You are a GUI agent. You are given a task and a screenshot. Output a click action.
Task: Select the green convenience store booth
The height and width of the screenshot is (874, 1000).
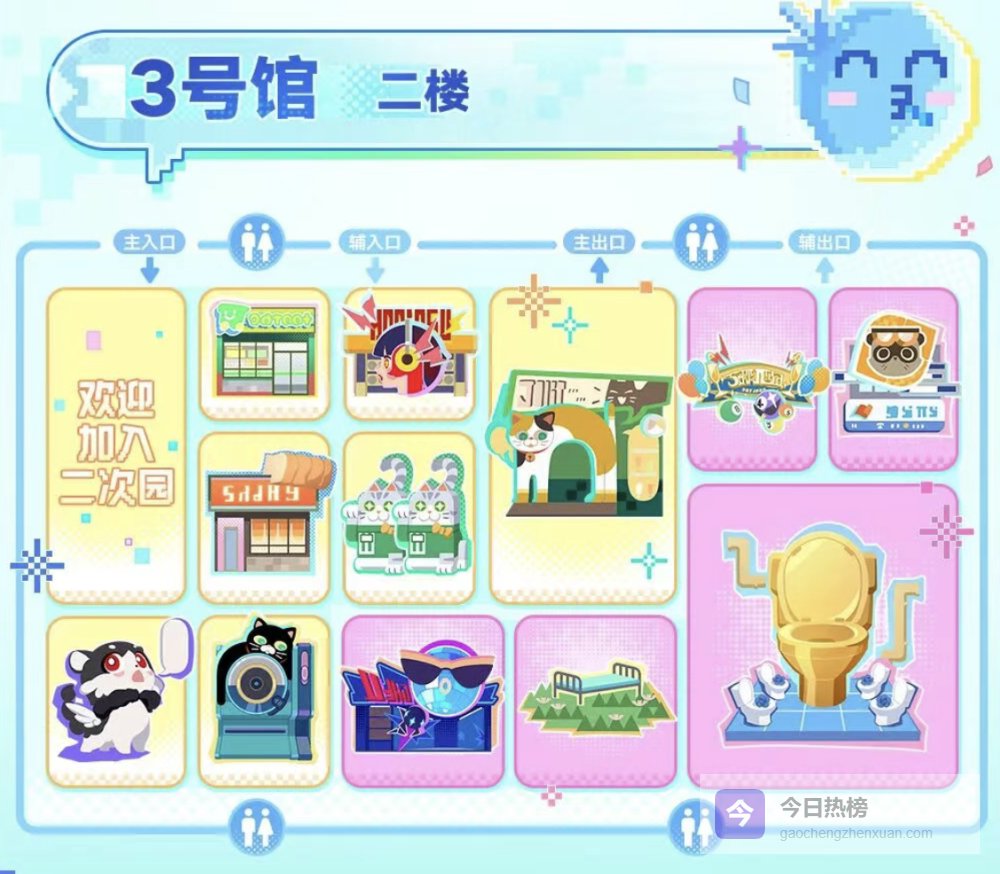pyautogui.click(x=264, y=353)
